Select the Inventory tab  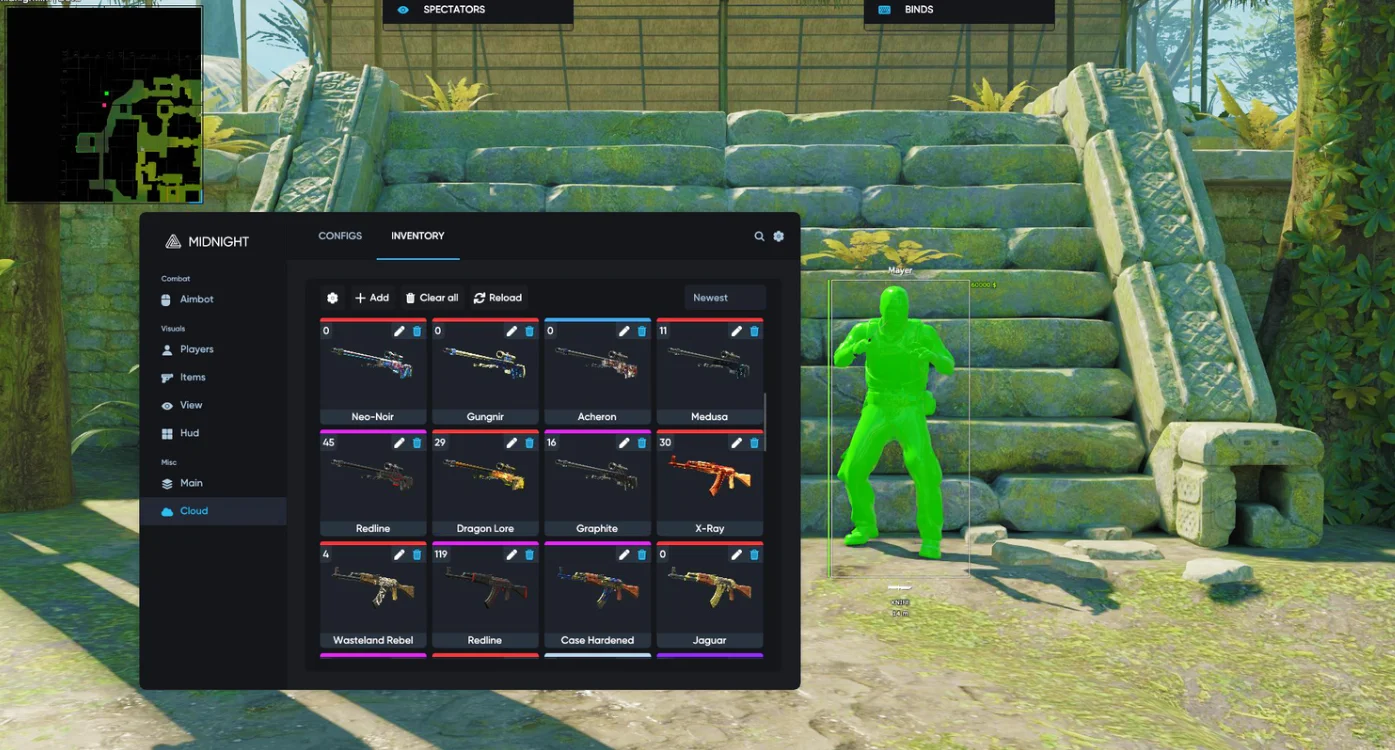(x=417, y=236)
